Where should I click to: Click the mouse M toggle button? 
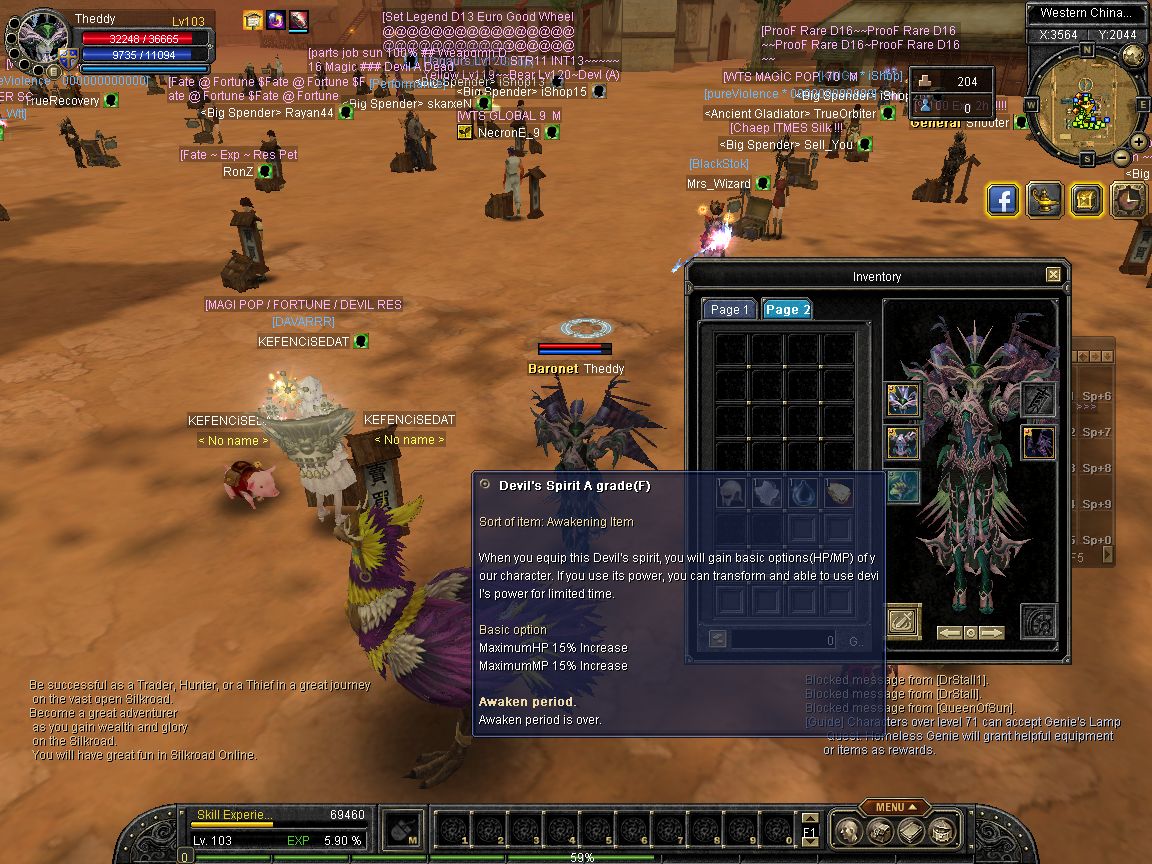(401, 827)
